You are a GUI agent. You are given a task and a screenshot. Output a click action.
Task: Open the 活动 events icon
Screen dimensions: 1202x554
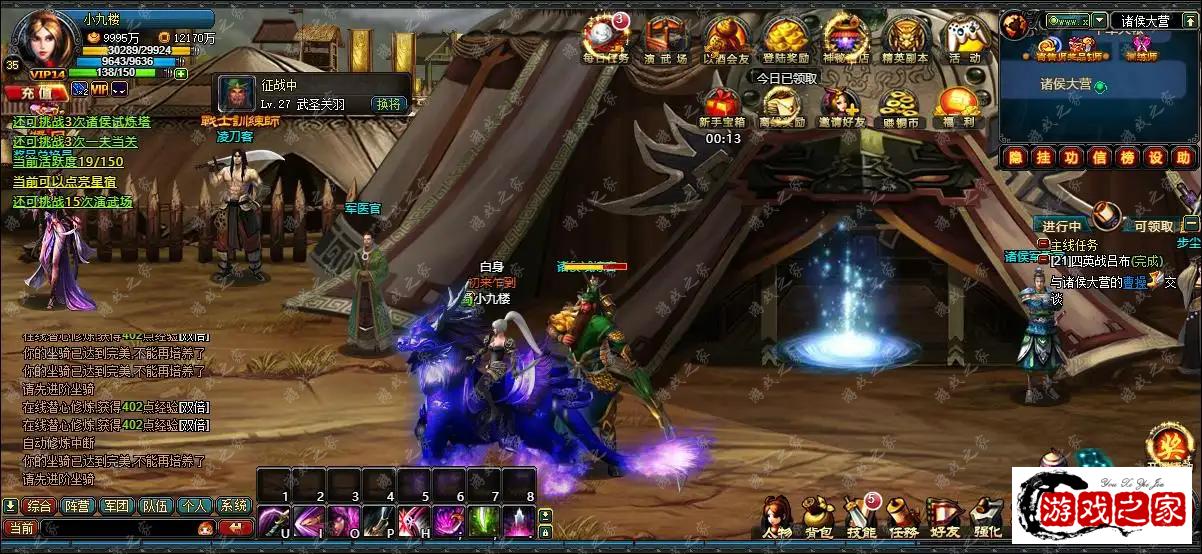coord(964,38)
